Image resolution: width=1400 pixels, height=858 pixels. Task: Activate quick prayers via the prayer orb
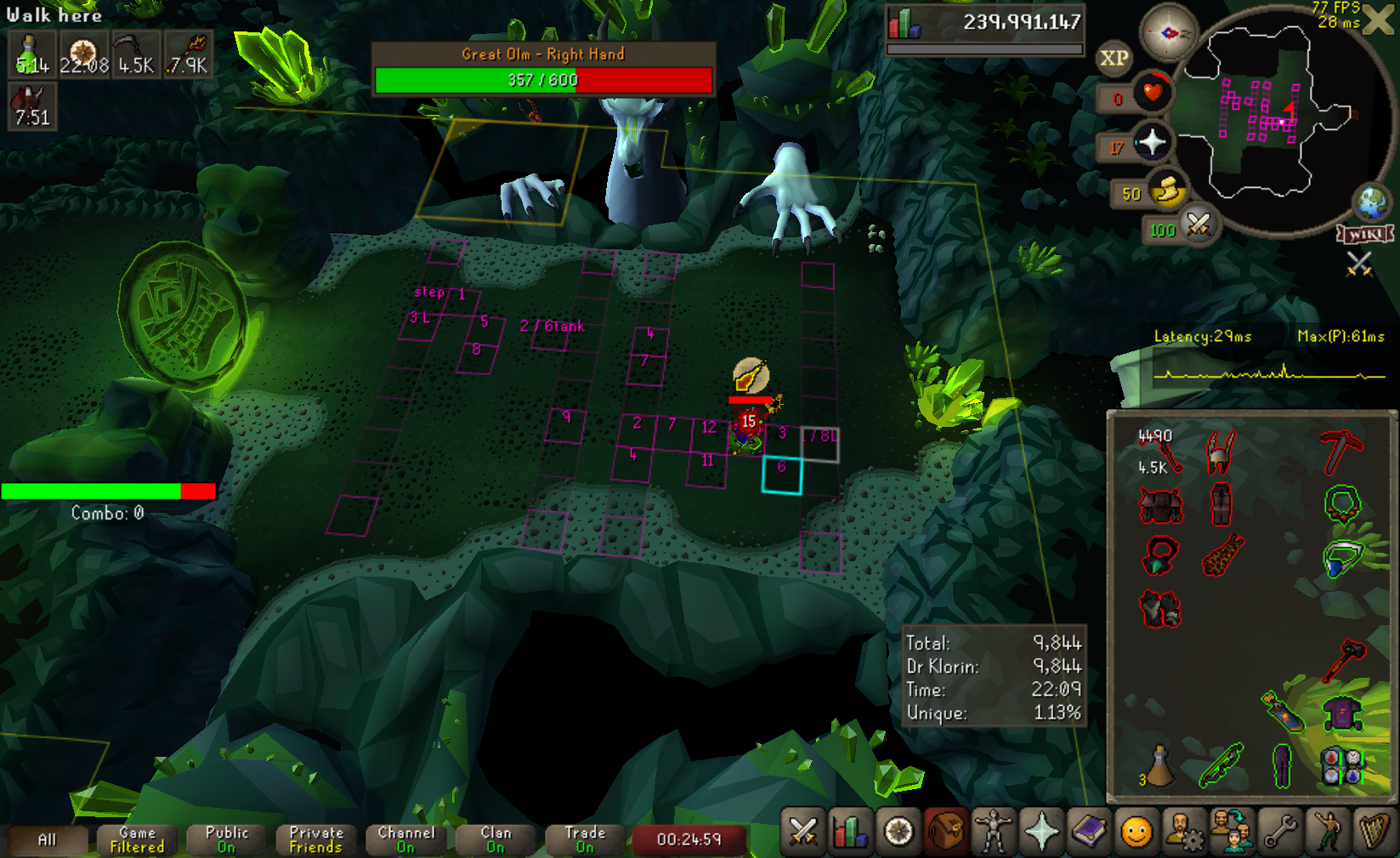(x=1152, y=143)
